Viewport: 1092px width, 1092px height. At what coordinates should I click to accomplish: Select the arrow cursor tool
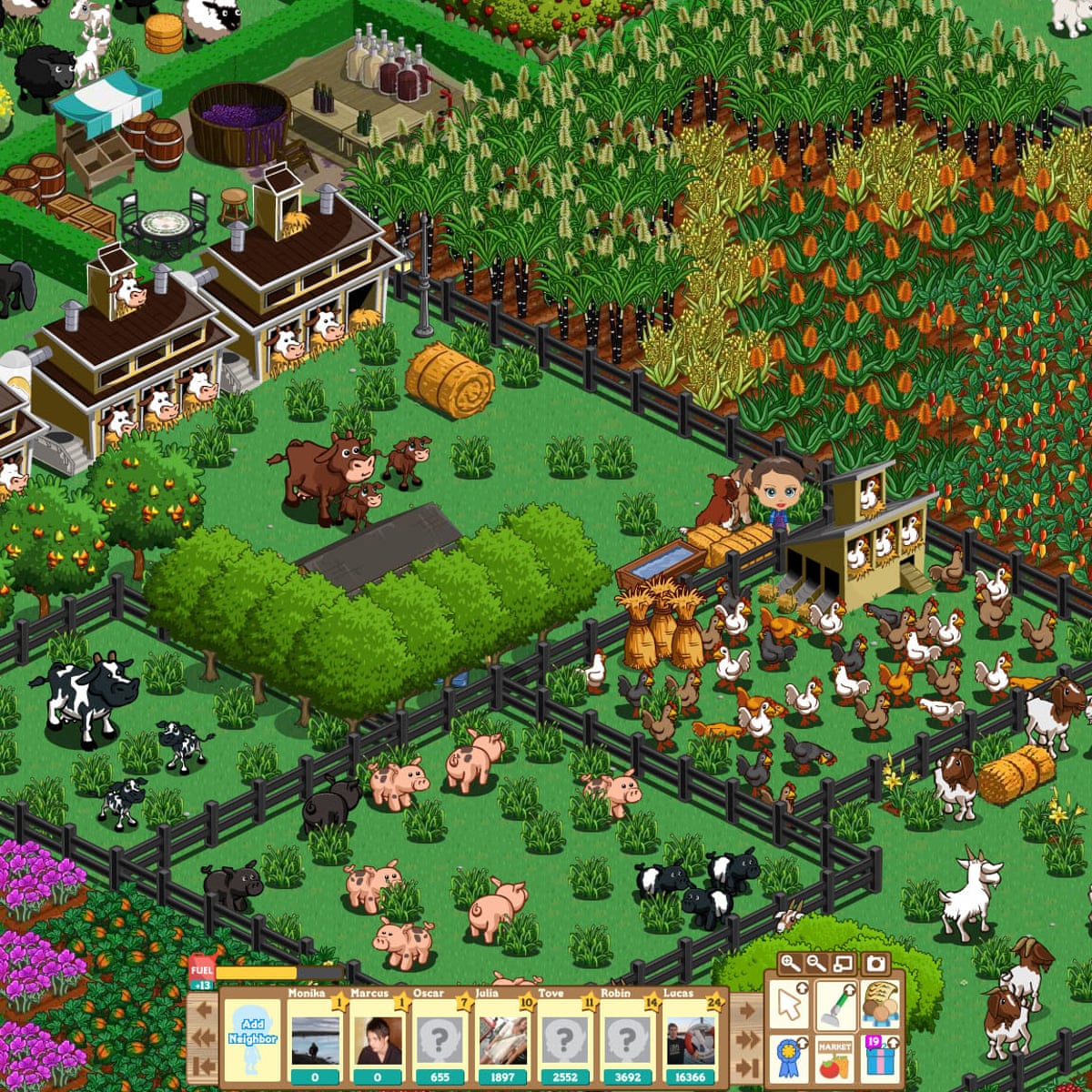point(789,1003)
